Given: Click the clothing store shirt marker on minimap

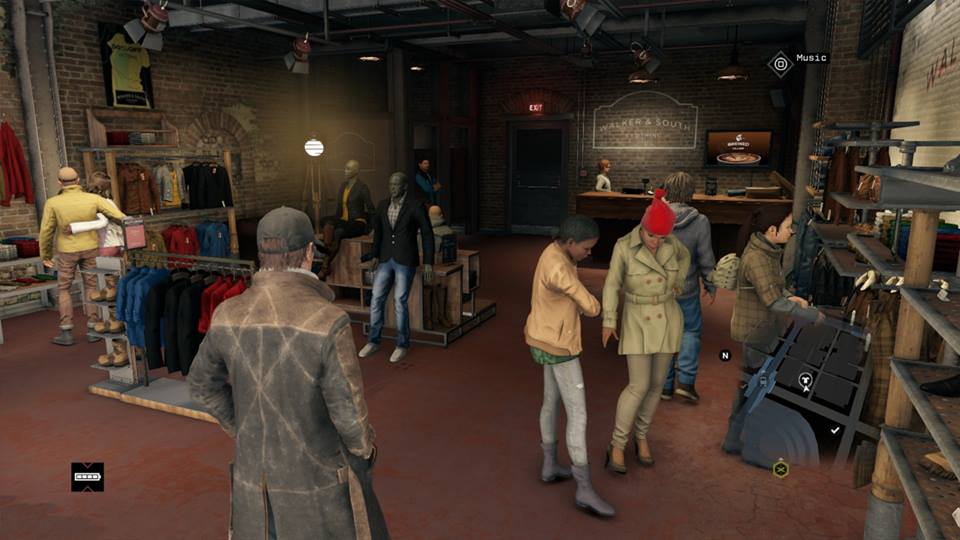Looking at the screenshot, I should coord(807,380).
